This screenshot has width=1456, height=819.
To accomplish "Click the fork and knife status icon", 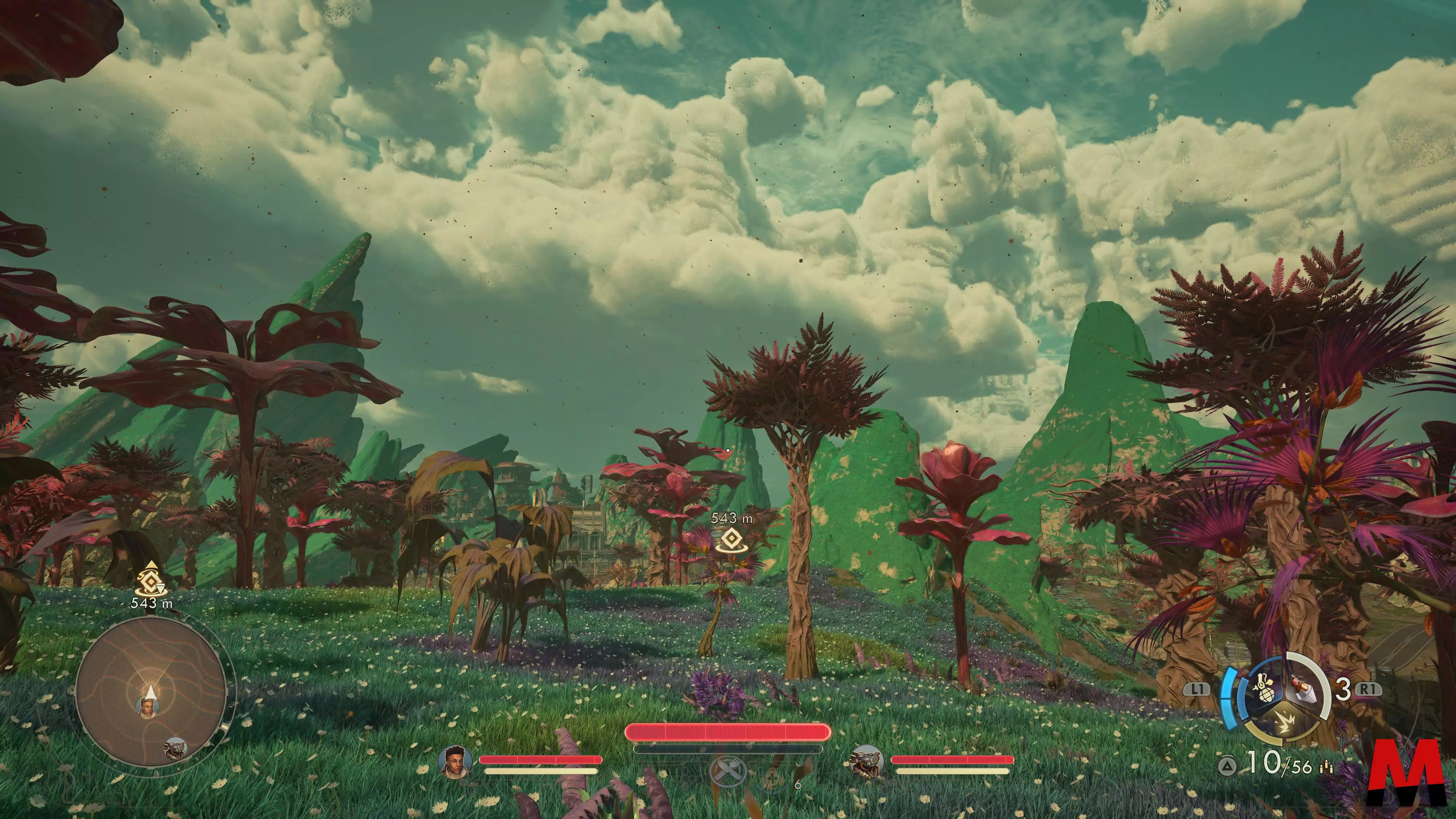I will [728, 771].
